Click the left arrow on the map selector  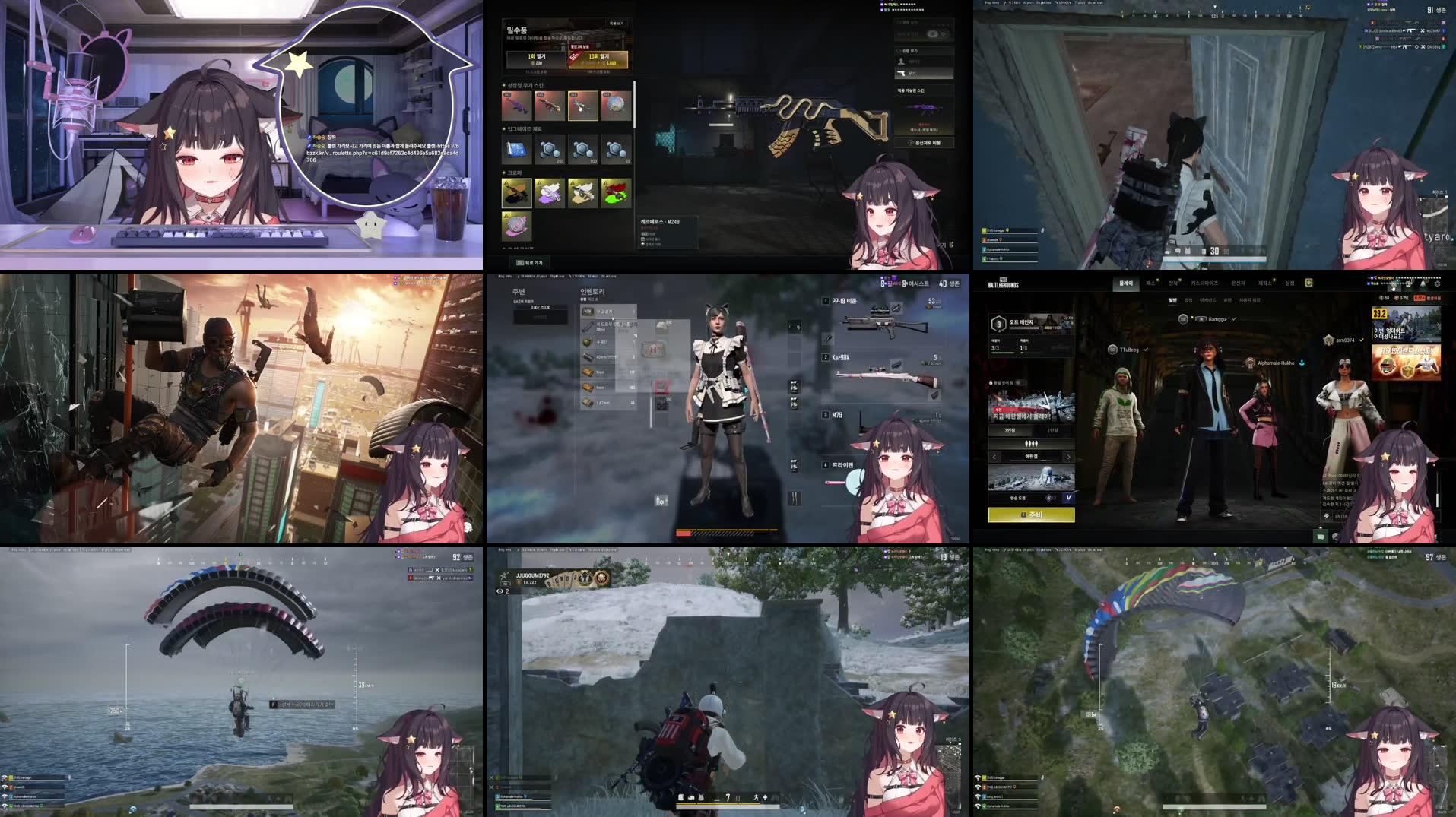994,458
